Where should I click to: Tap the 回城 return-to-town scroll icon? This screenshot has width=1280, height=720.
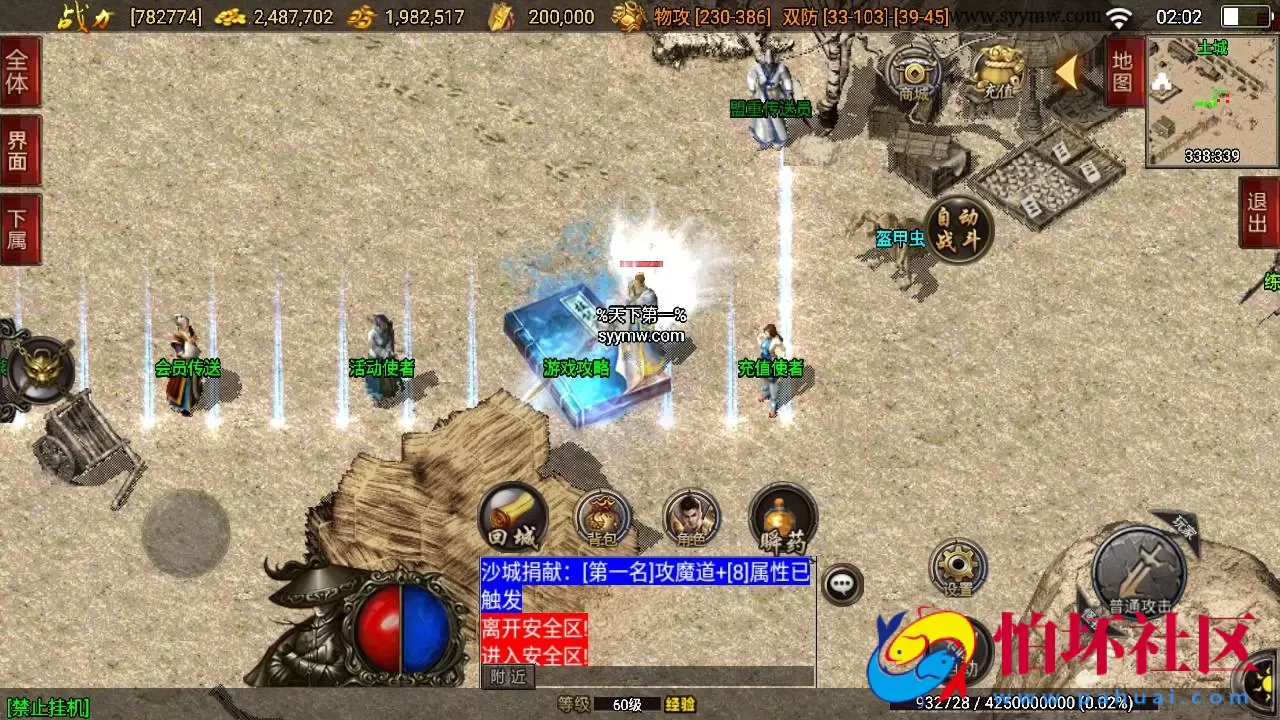(x=512, y=516)
